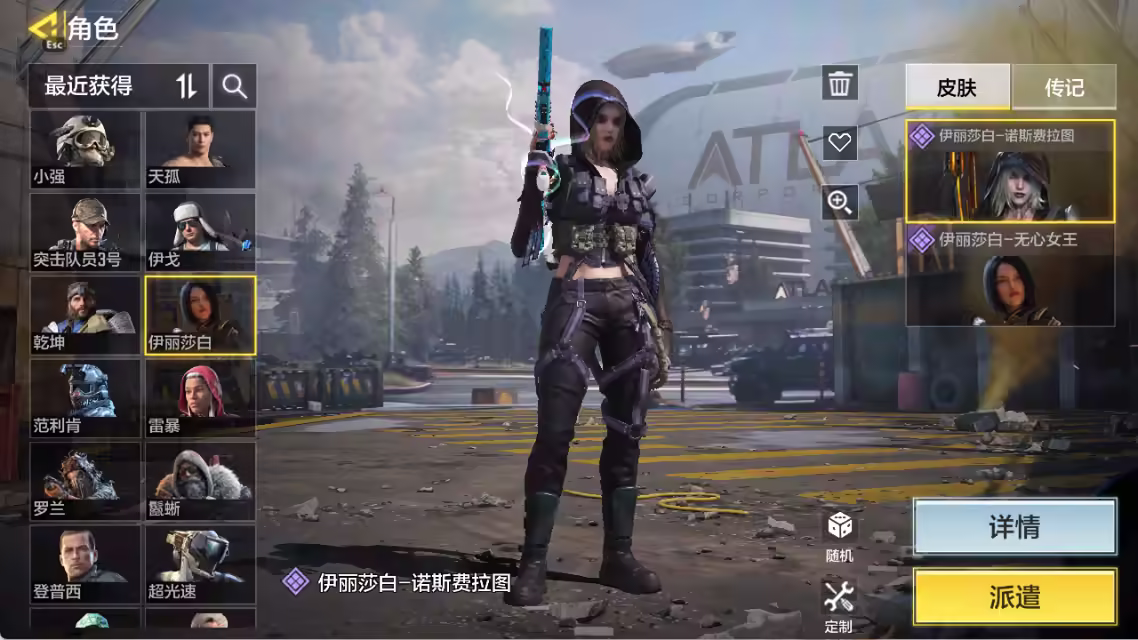This screenshot has width=1138, height=640.
Task: Pick the 超光速 character tile
Action: point(200,564)
